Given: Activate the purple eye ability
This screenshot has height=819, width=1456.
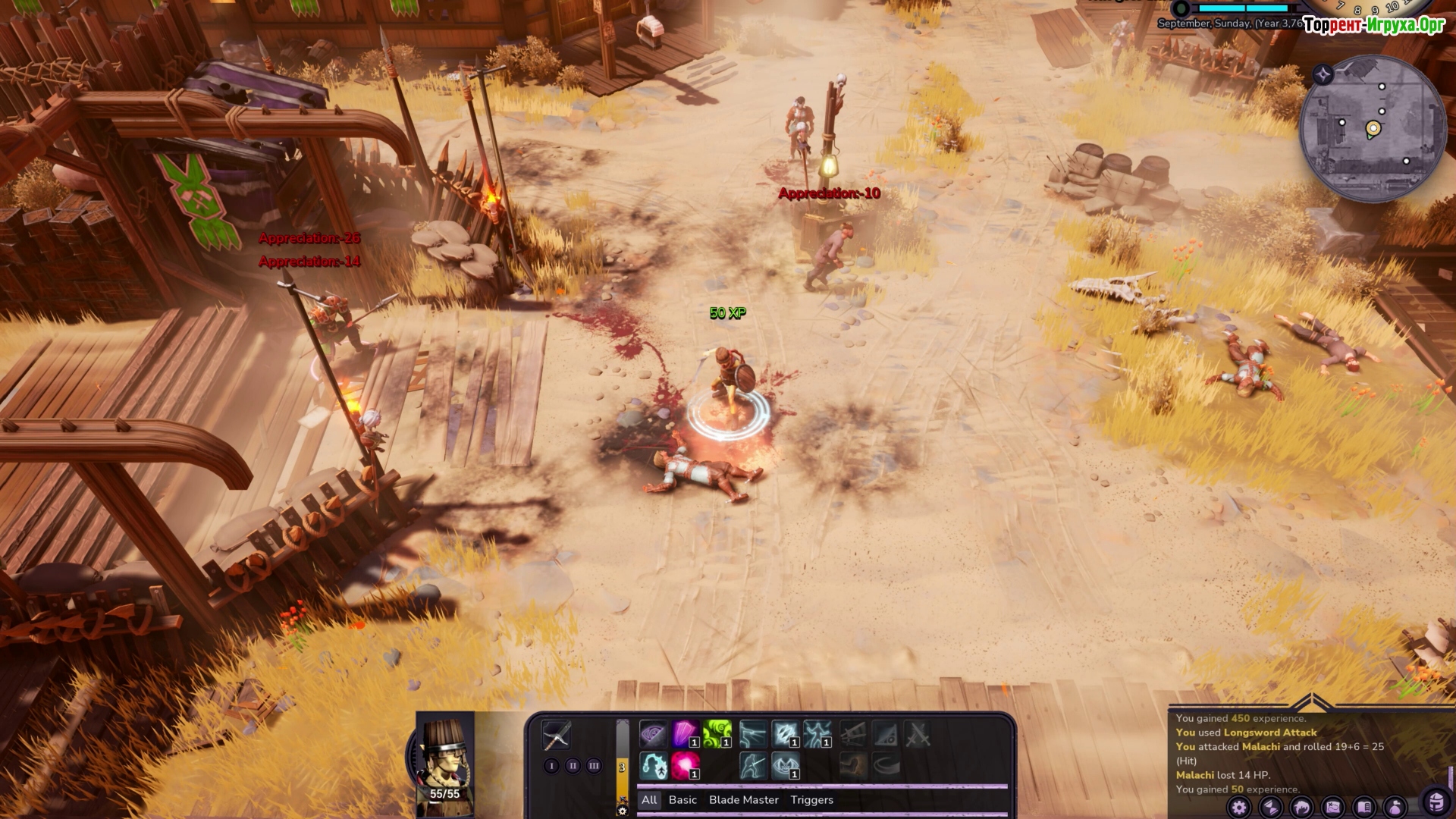Looking at the screenshot, I should tap(653, 735).
